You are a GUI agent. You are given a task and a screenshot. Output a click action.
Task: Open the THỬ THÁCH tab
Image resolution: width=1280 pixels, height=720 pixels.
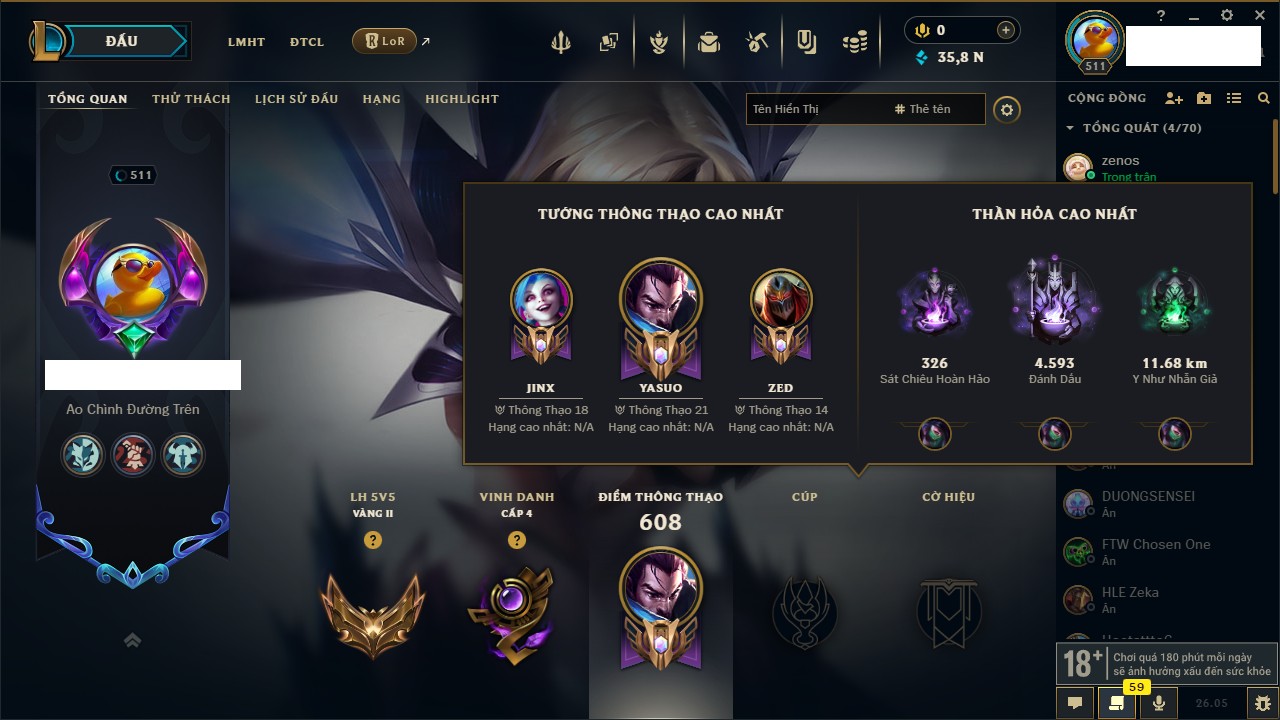coord(191,99)
